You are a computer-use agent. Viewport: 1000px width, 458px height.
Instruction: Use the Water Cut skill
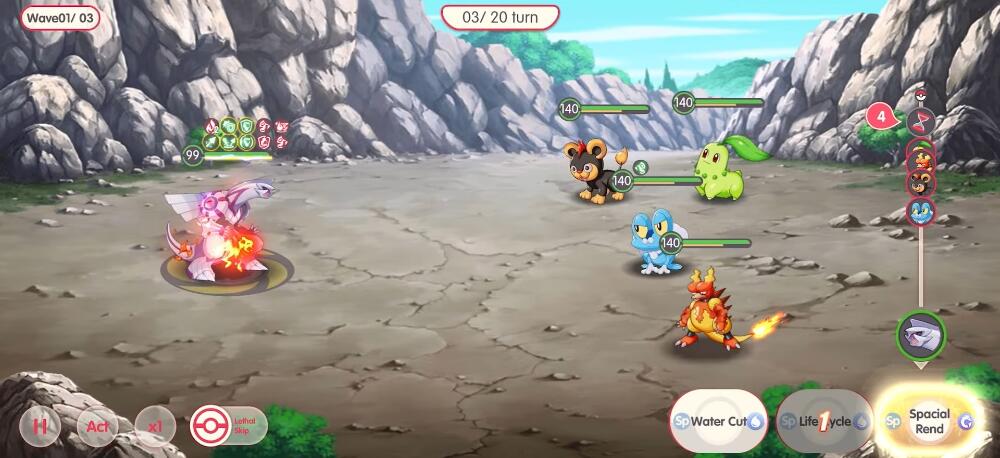pyautogui.click(x=717, y=422)
